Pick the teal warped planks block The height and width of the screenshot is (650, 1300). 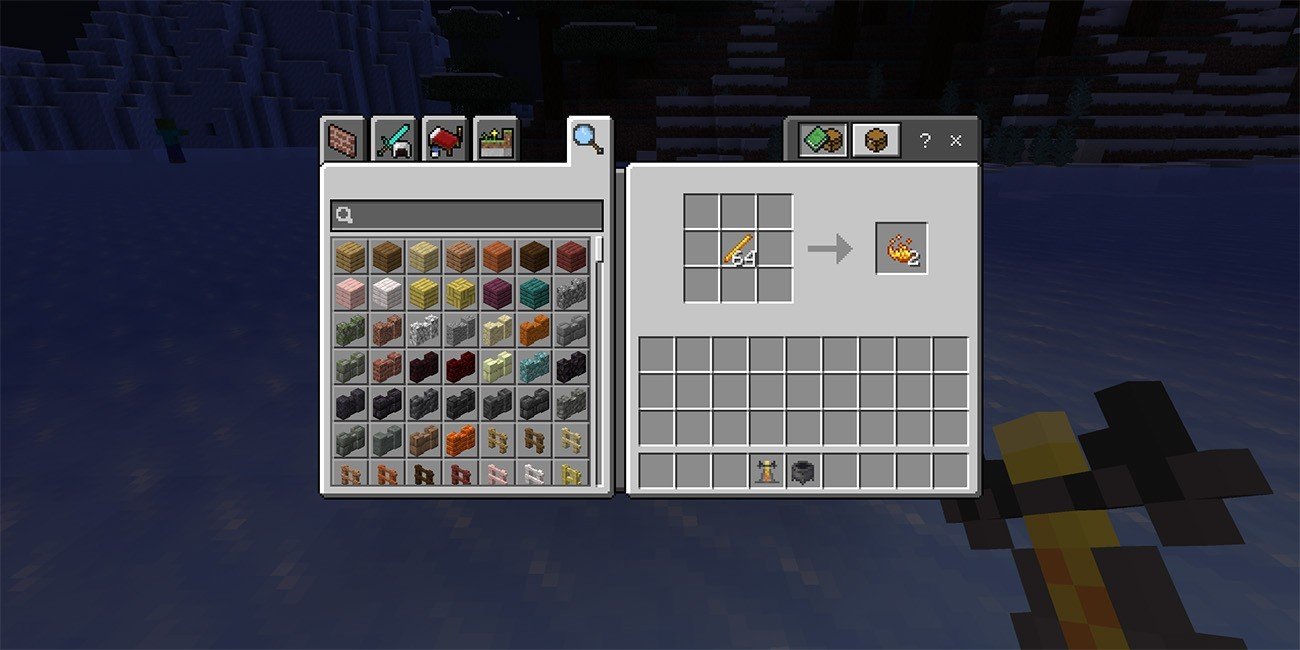[x=534, y=293]
